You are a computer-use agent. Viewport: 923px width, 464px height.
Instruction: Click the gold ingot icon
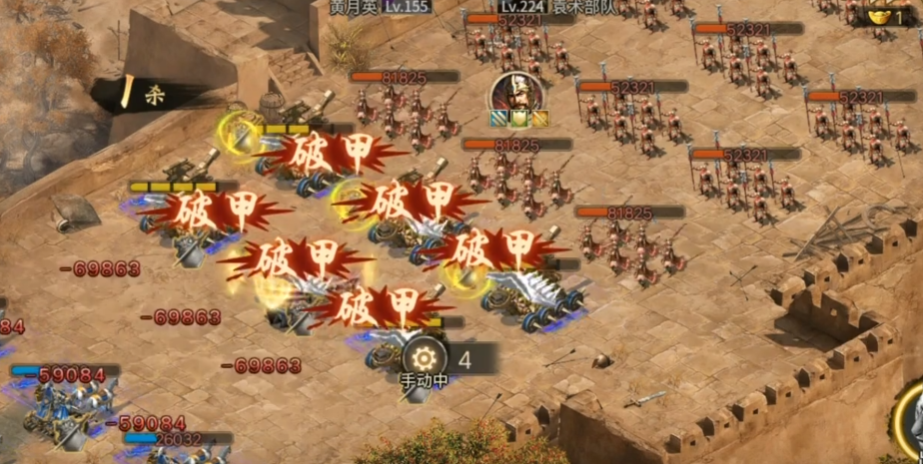point(880,16)
